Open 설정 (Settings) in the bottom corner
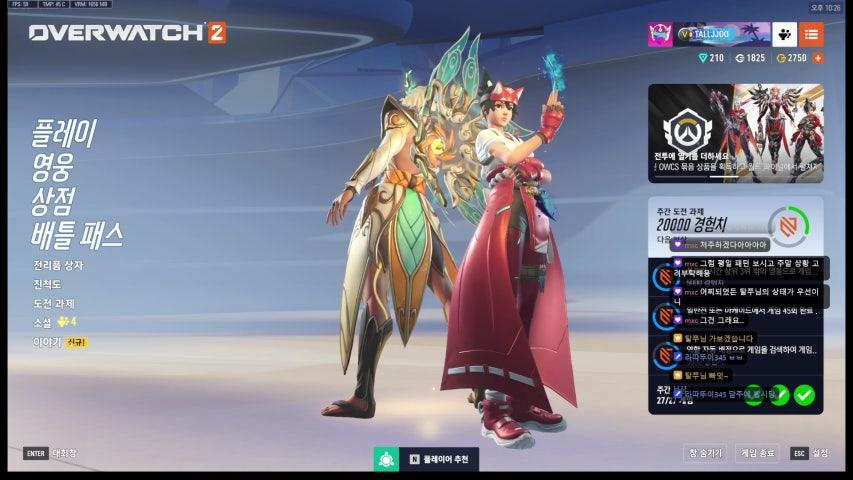The image size is (853, 480). 811,453
